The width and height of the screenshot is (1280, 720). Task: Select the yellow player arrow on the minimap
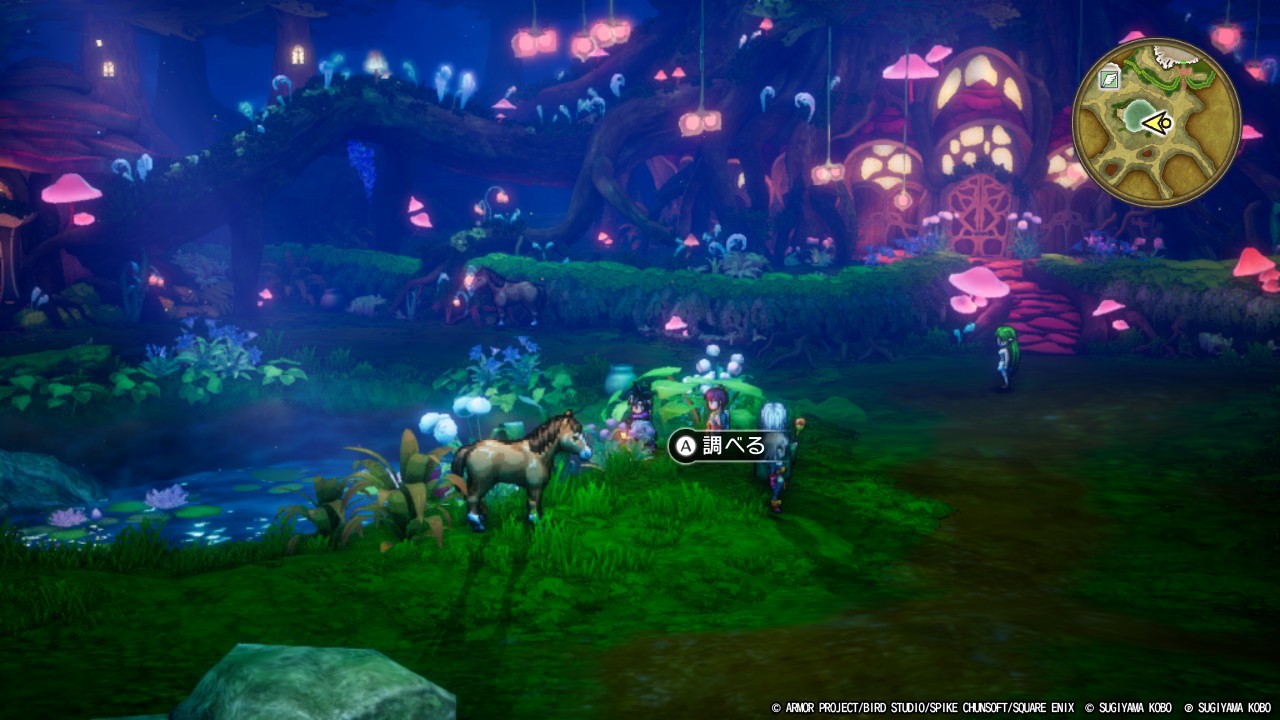pyautogui.click(x=1157, y=123)
